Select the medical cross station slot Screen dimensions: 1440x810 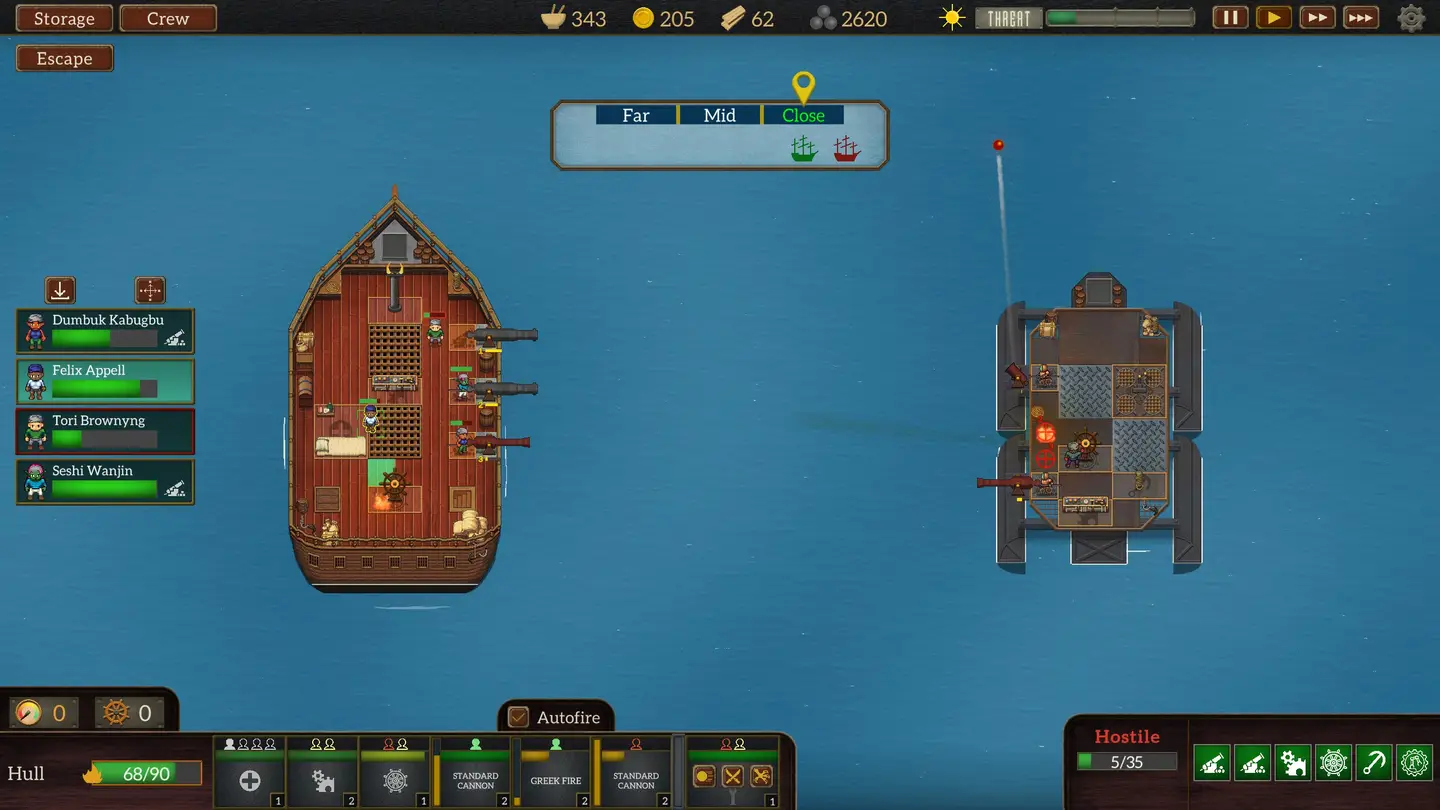[x=249, y=773]
